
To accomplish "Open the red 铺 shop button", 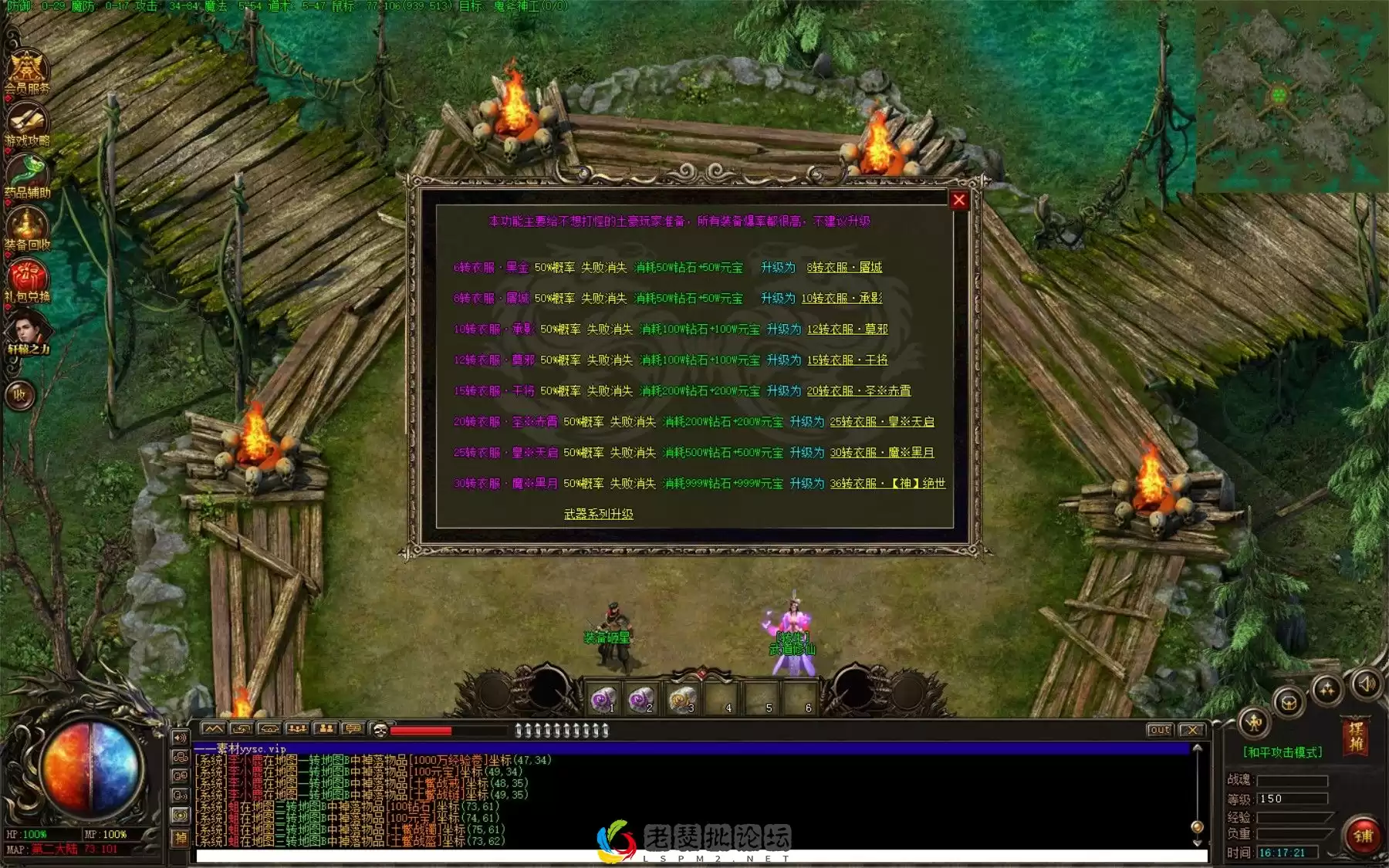I will (x=1363, y=836).
